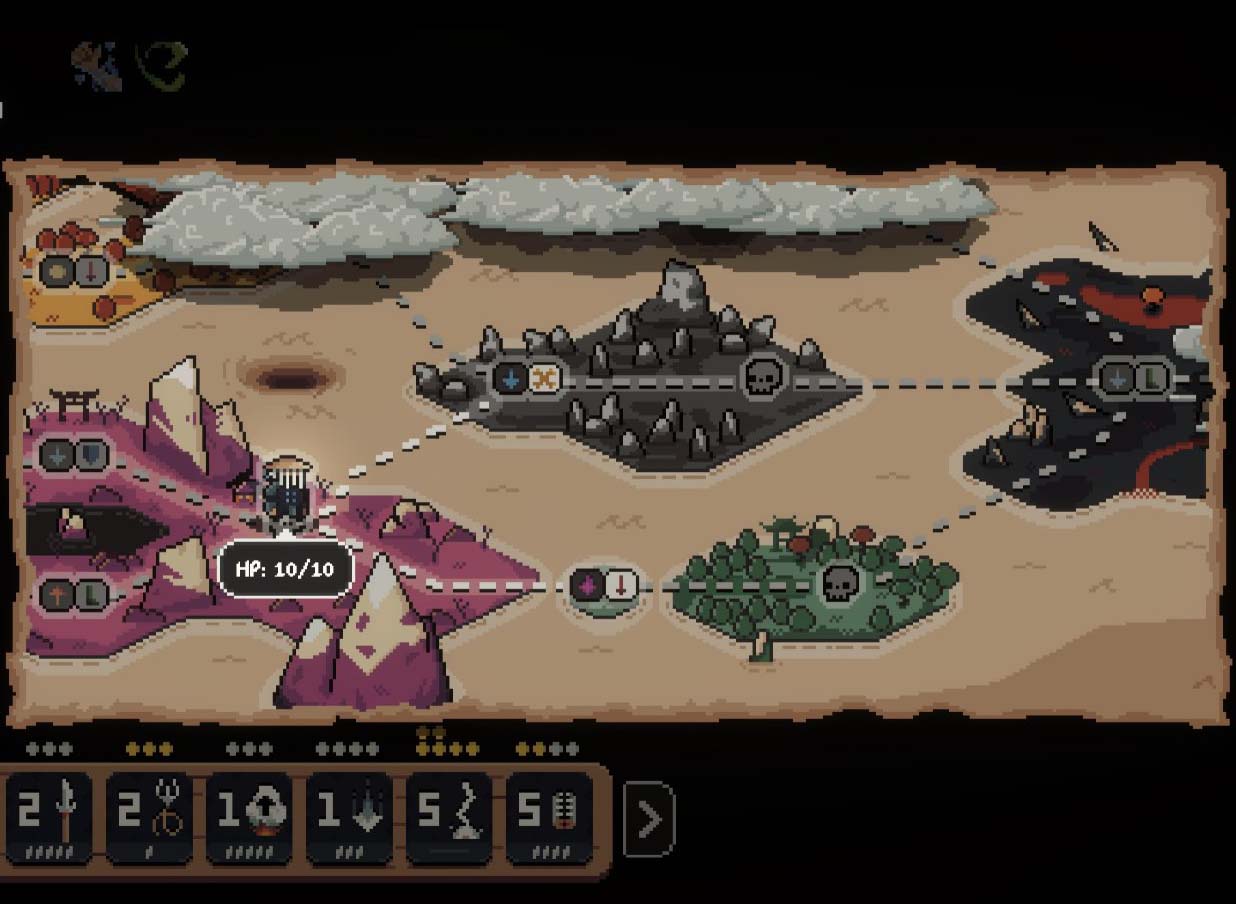Pick the reward node on the volcanic island
Viewport: 1236px width, 904px height.
coord(1135,378)
